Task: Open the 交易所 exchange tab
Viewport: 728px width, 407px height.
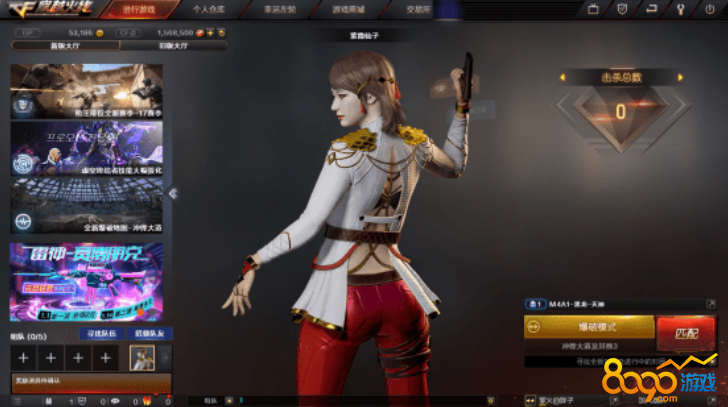Action: pos(378,8)
